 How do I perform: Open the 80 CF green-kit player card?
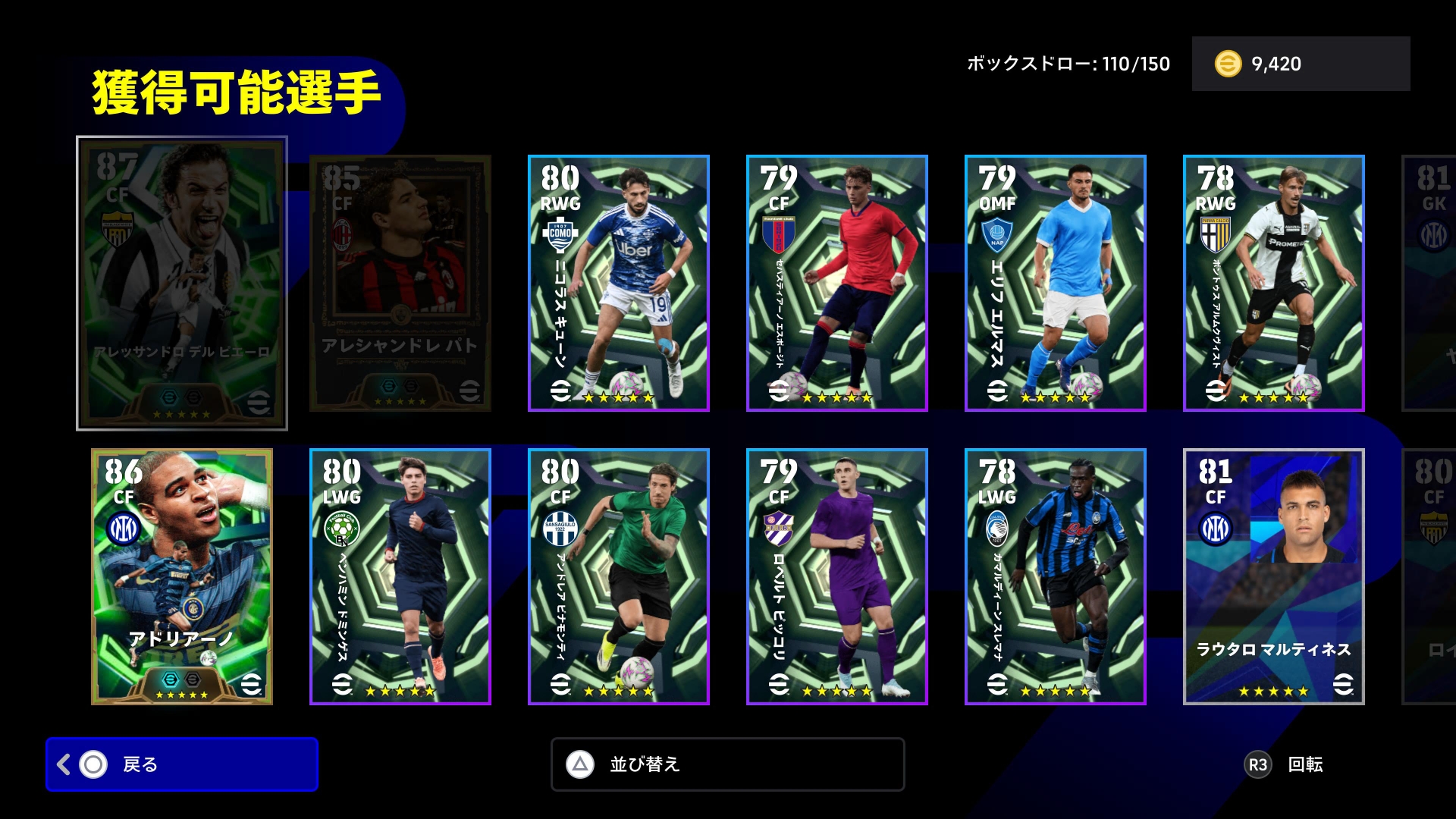click(619, 577)
